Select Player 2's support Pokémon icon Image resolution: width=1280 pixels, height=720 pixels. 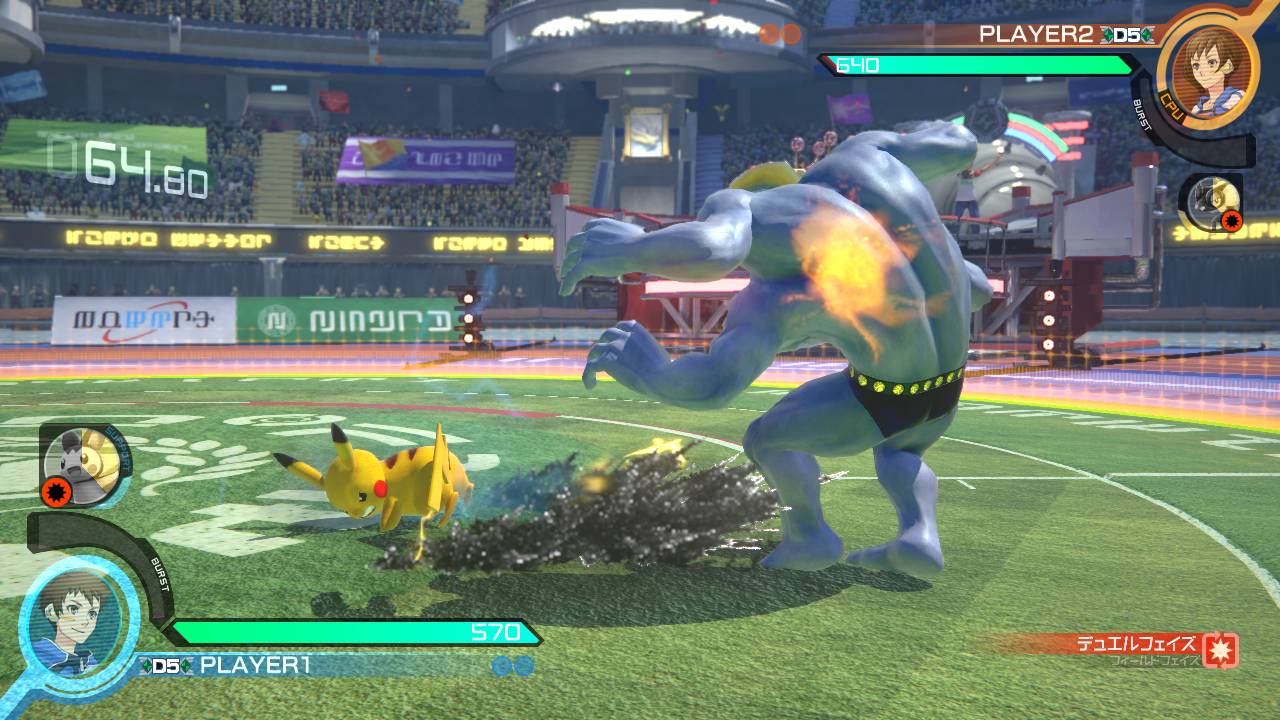[1212, 199]
